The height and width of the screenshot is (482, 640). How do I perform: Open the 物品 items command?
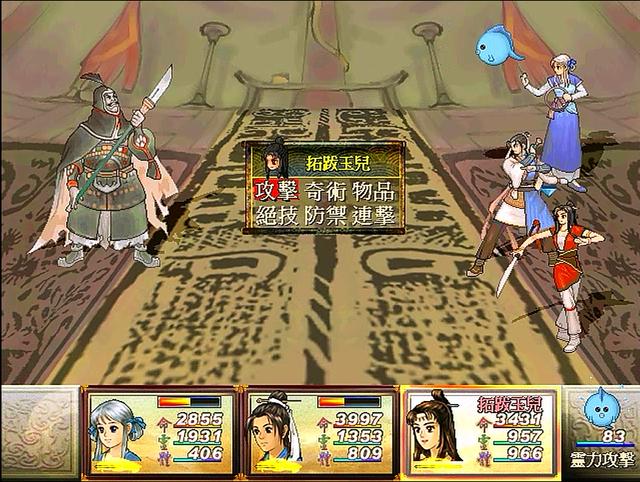click(x=378, y=190)
